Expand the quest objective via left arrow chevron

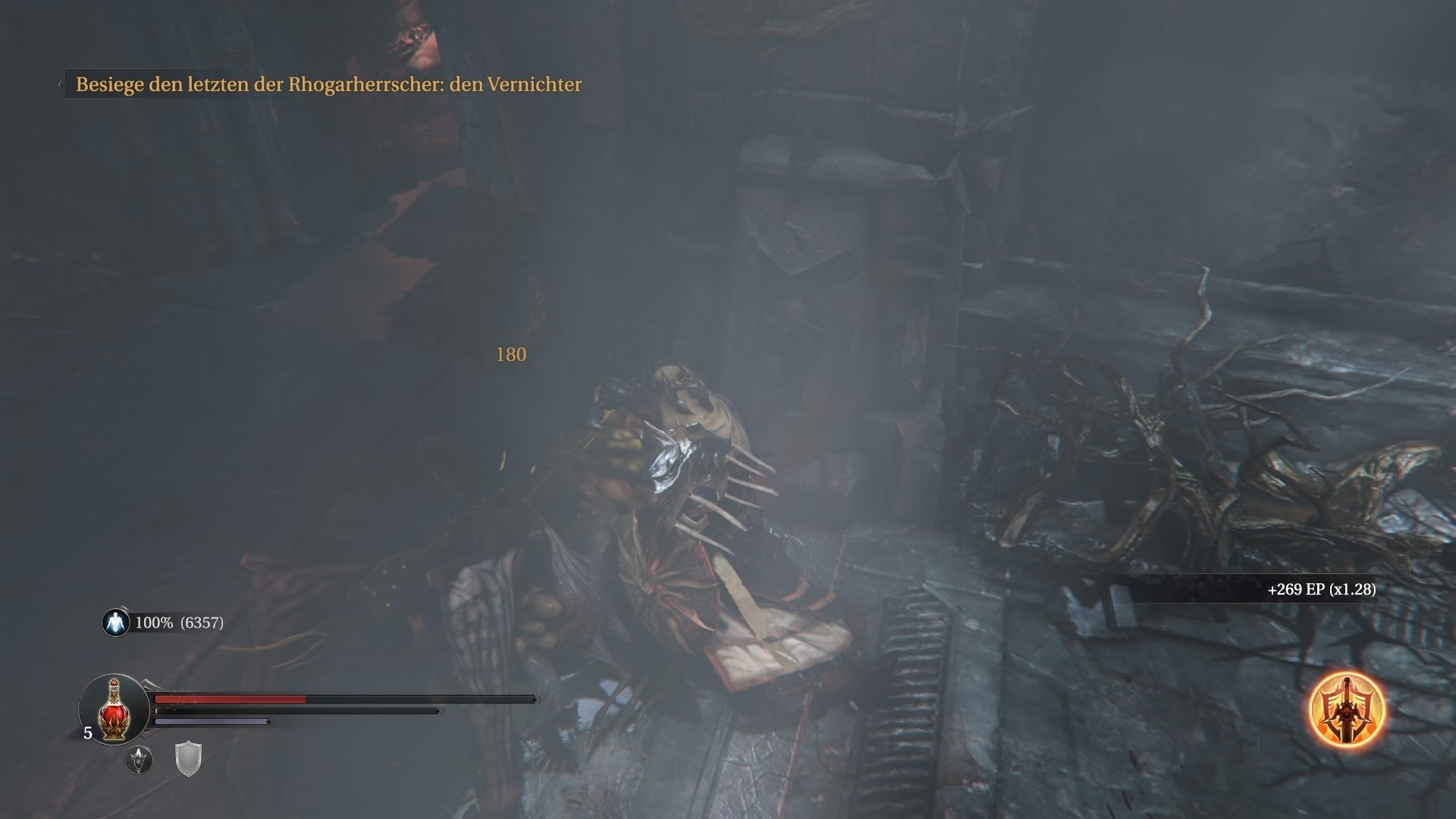[60, 83]
